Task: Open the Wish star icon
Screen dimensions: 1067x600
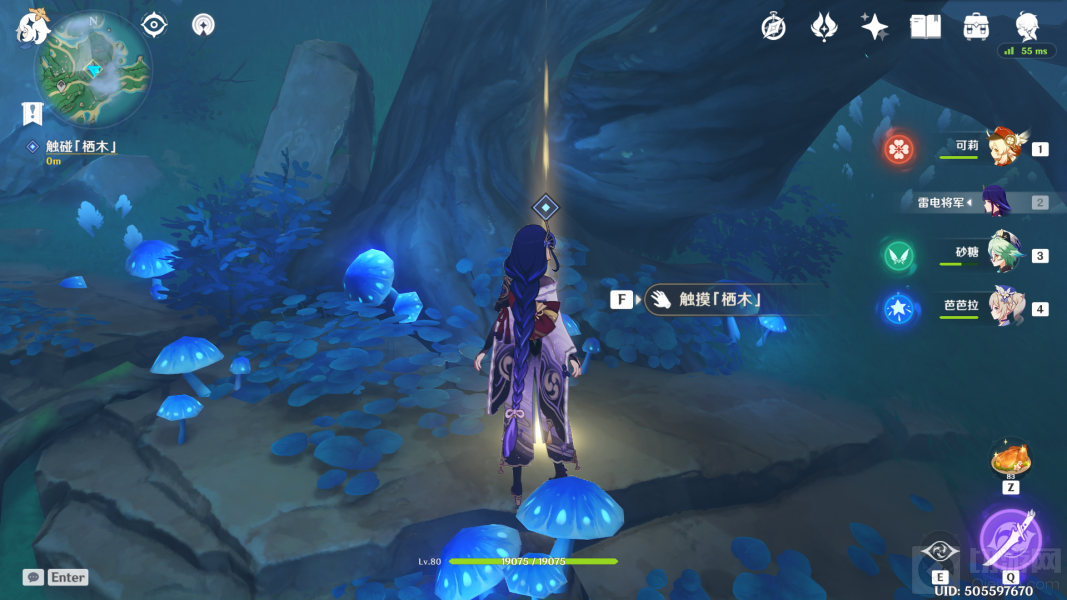Action: click(874, 27)
